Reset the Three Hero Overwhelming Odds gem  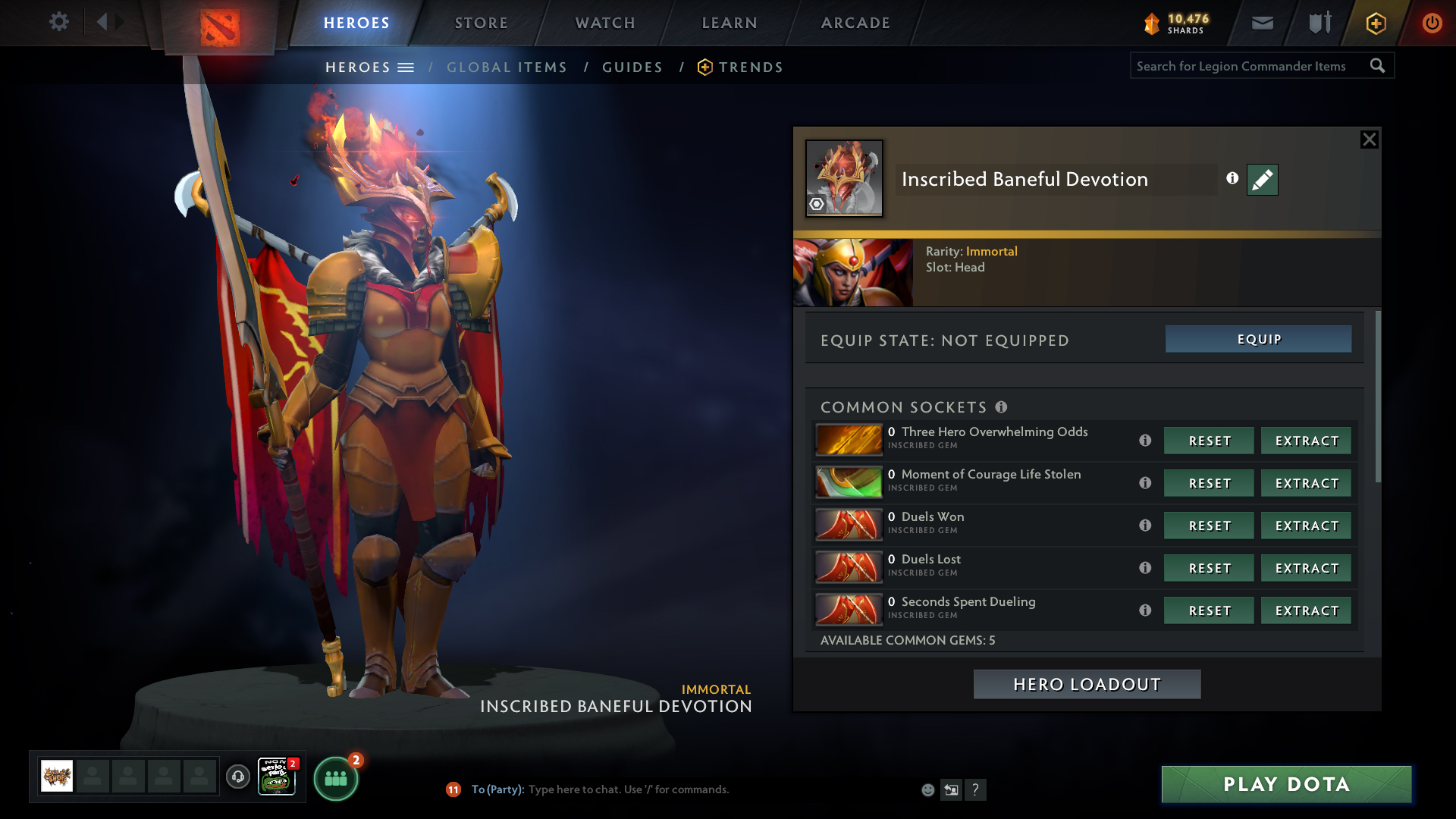pos(1209,441)
